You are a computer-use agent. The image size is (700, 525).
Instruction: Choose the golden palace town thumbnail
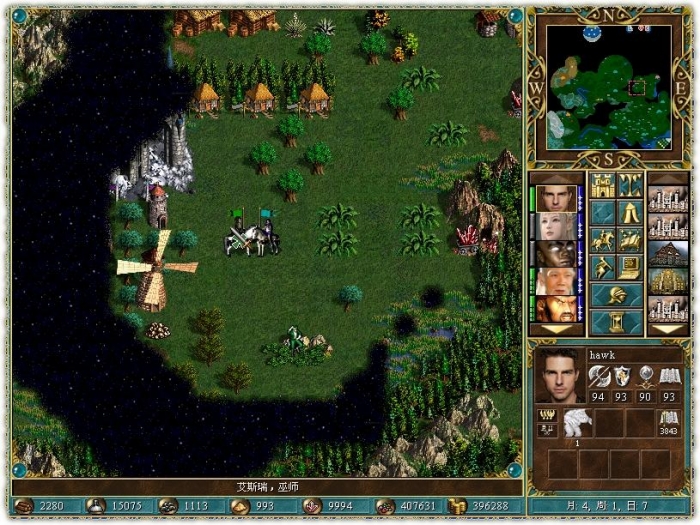668,281
